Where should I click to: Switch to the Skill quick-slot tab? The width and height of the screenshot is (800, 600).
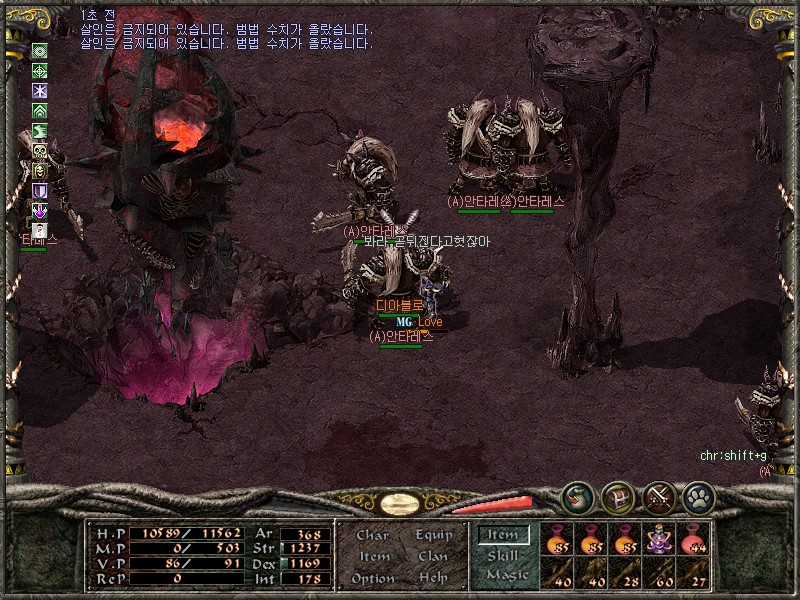pyautogui.click(x=503, y=556)
